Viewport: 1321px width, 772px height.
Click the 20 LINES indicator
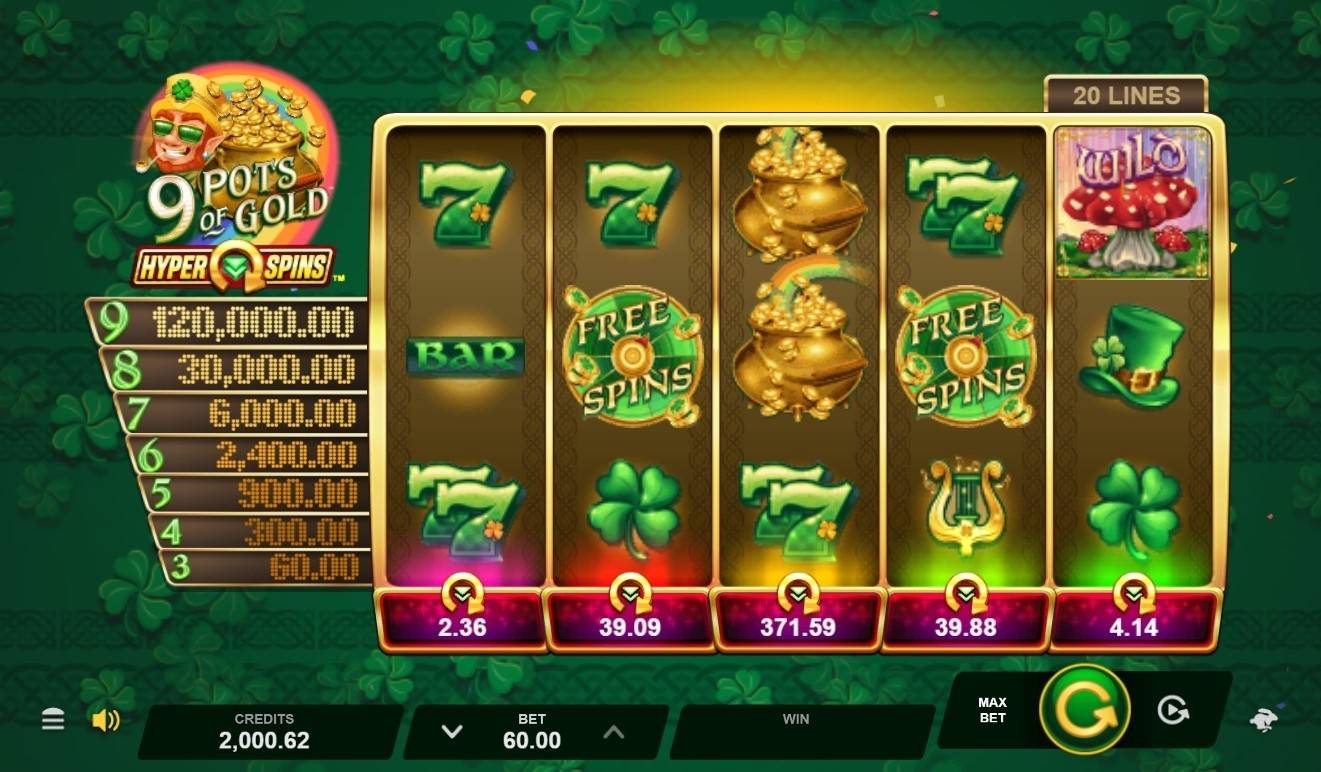(x=1125, y=96)
